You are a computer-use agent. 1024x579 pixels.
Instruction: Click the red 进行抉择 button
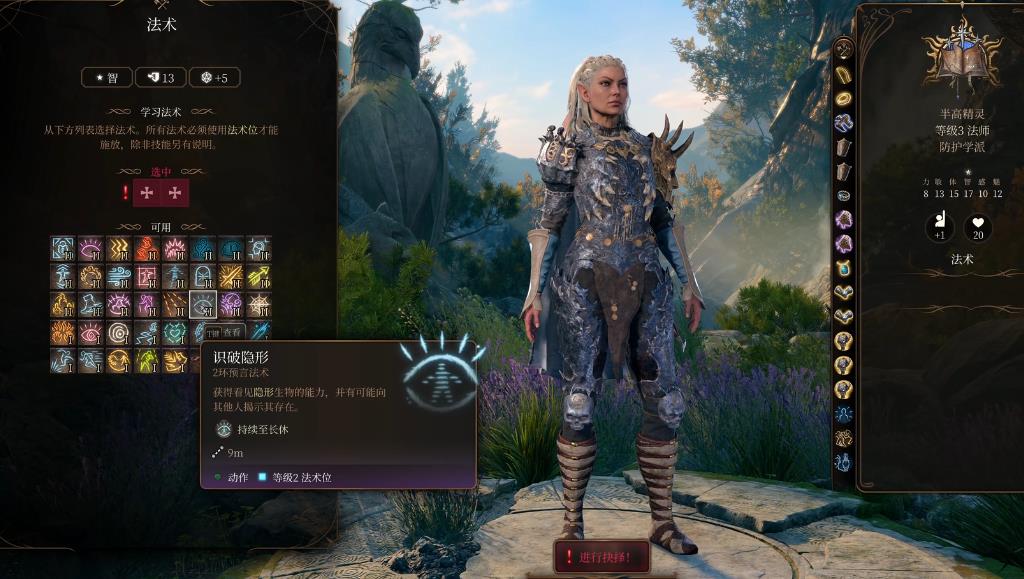[x=601, y=557]
